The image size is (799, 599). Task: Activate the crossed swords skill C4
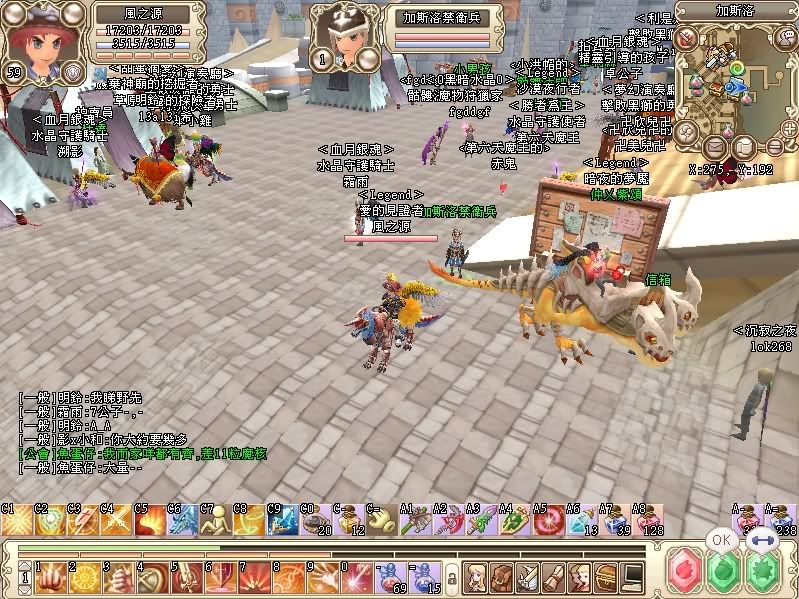(117, 522)
